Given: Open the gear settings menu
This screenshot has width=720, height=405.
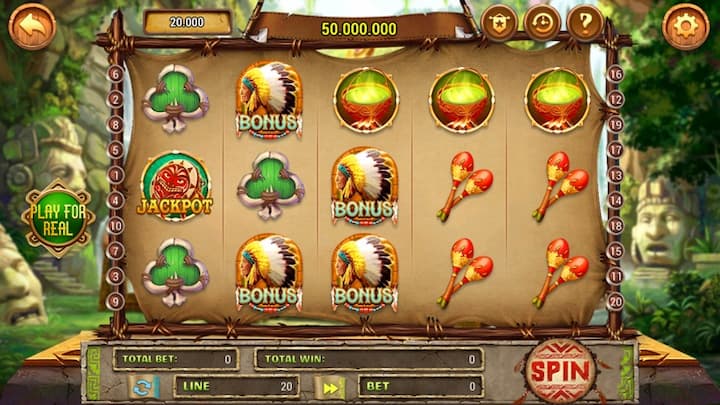Looking at the screenshot, I should click(686, 26).
